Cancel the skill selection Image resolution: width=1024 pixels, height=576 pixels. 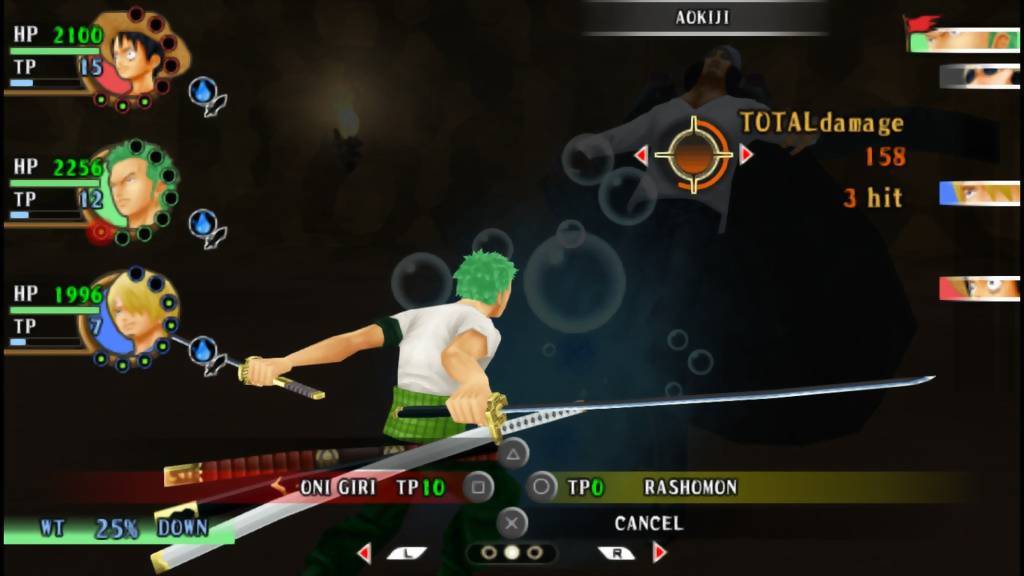[648, 523]
